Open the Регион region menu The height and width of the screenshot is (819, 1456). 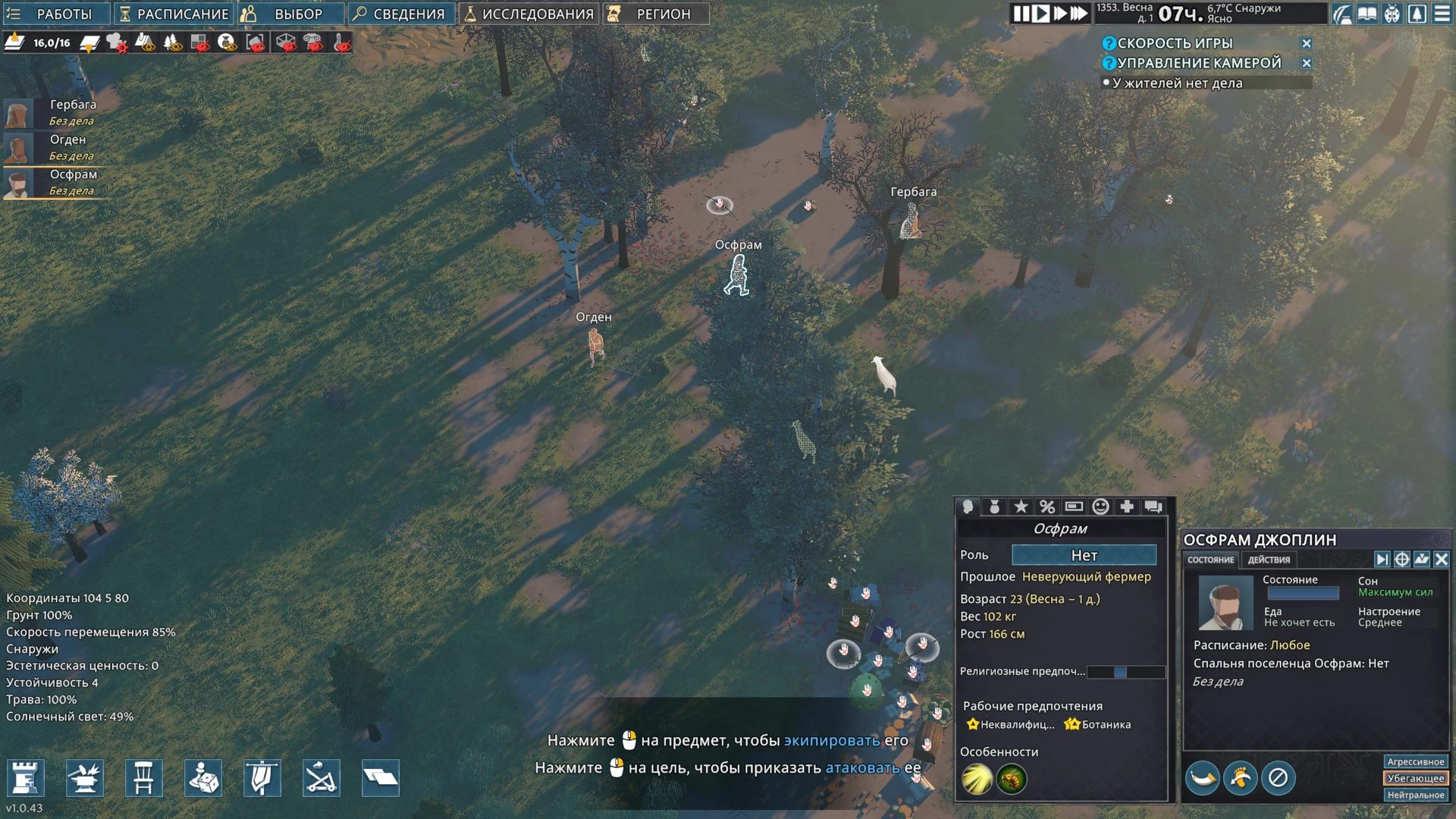tap(657, 14)
